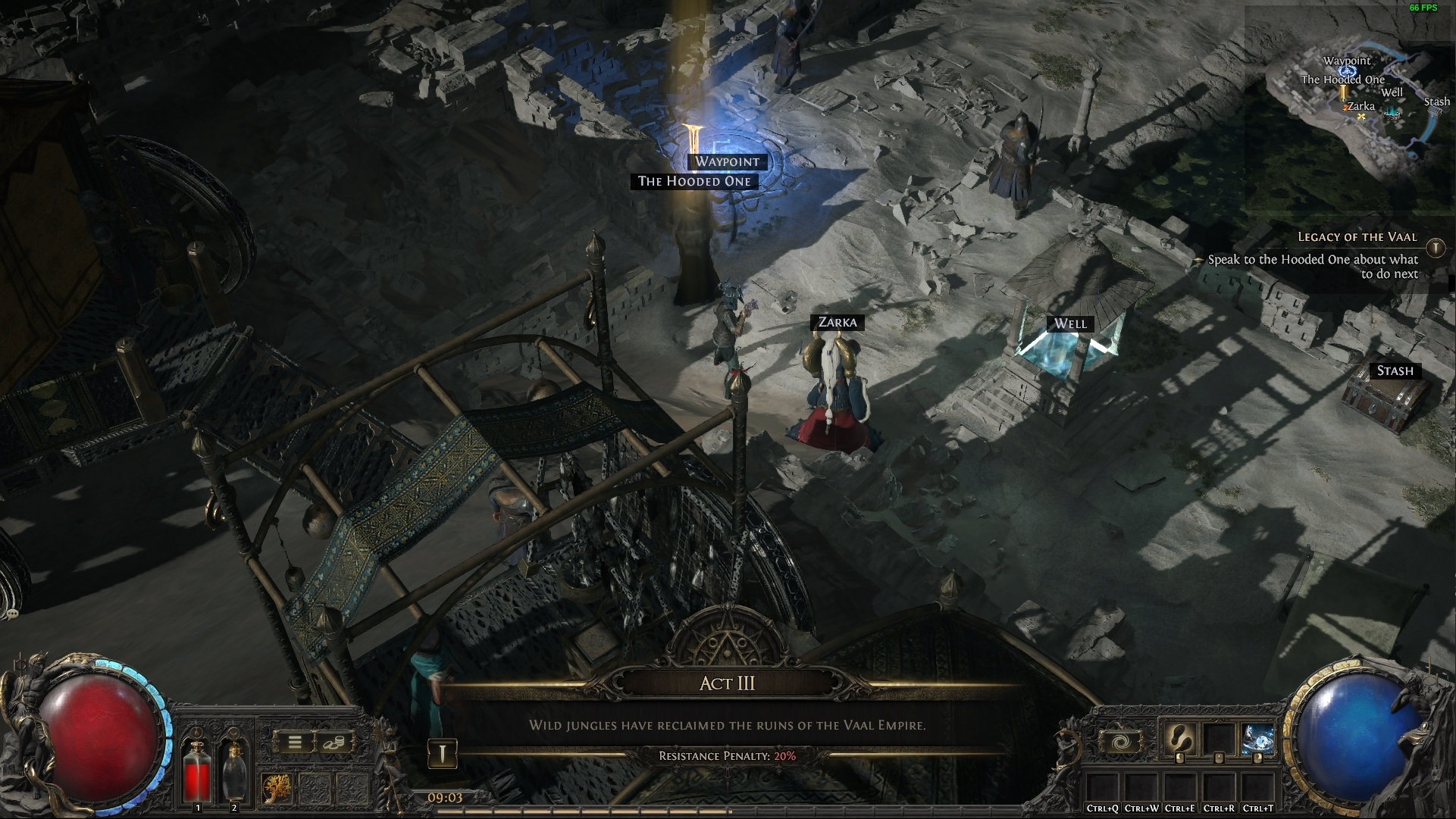The image size is (1456, 819).
Task: Click the round quest icon beside Legacy of the Vaal
Action: click(x=1435, y=248)
